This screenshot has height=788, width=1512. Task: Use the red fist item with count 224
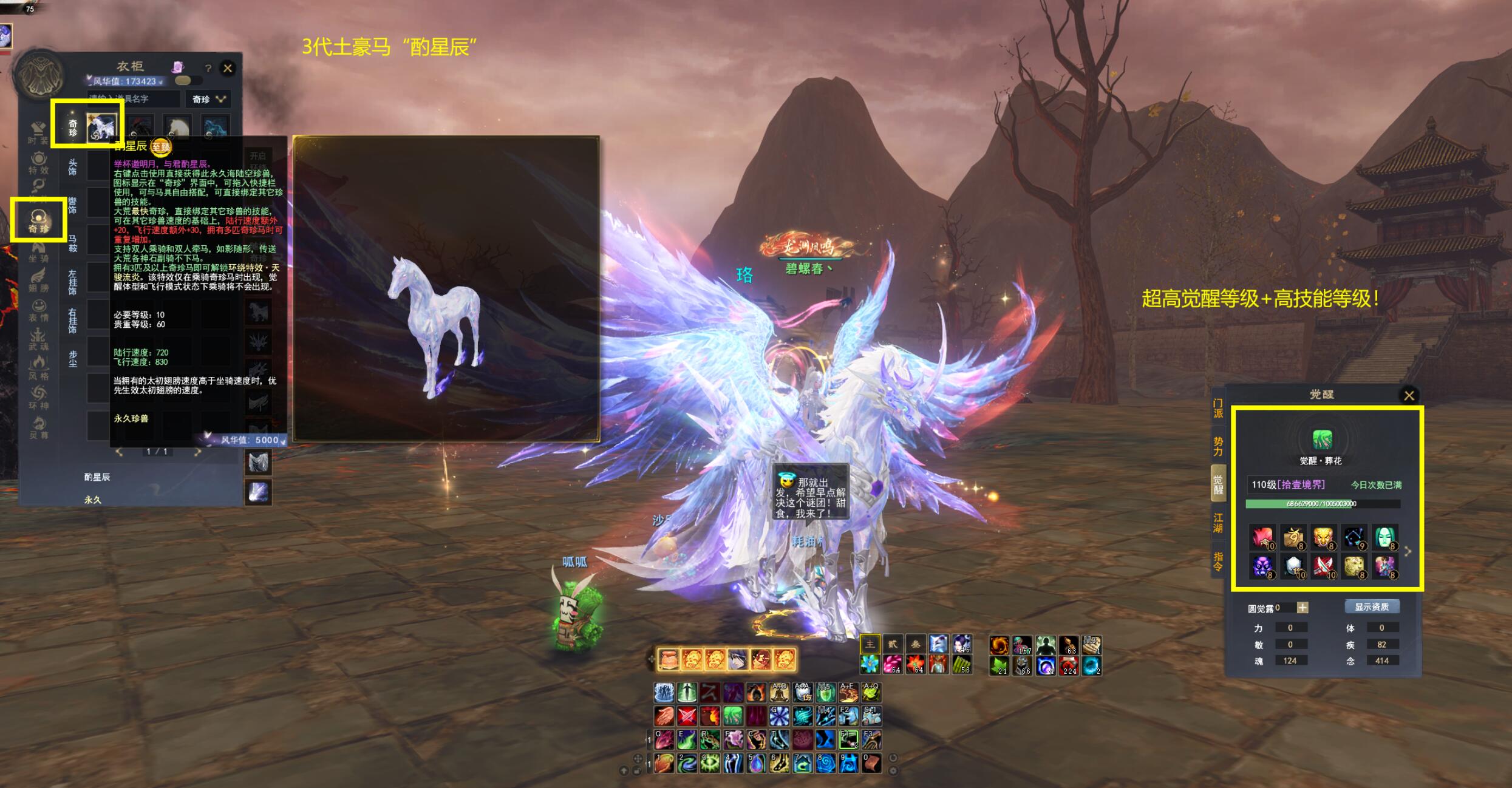tap(1068, 666)
